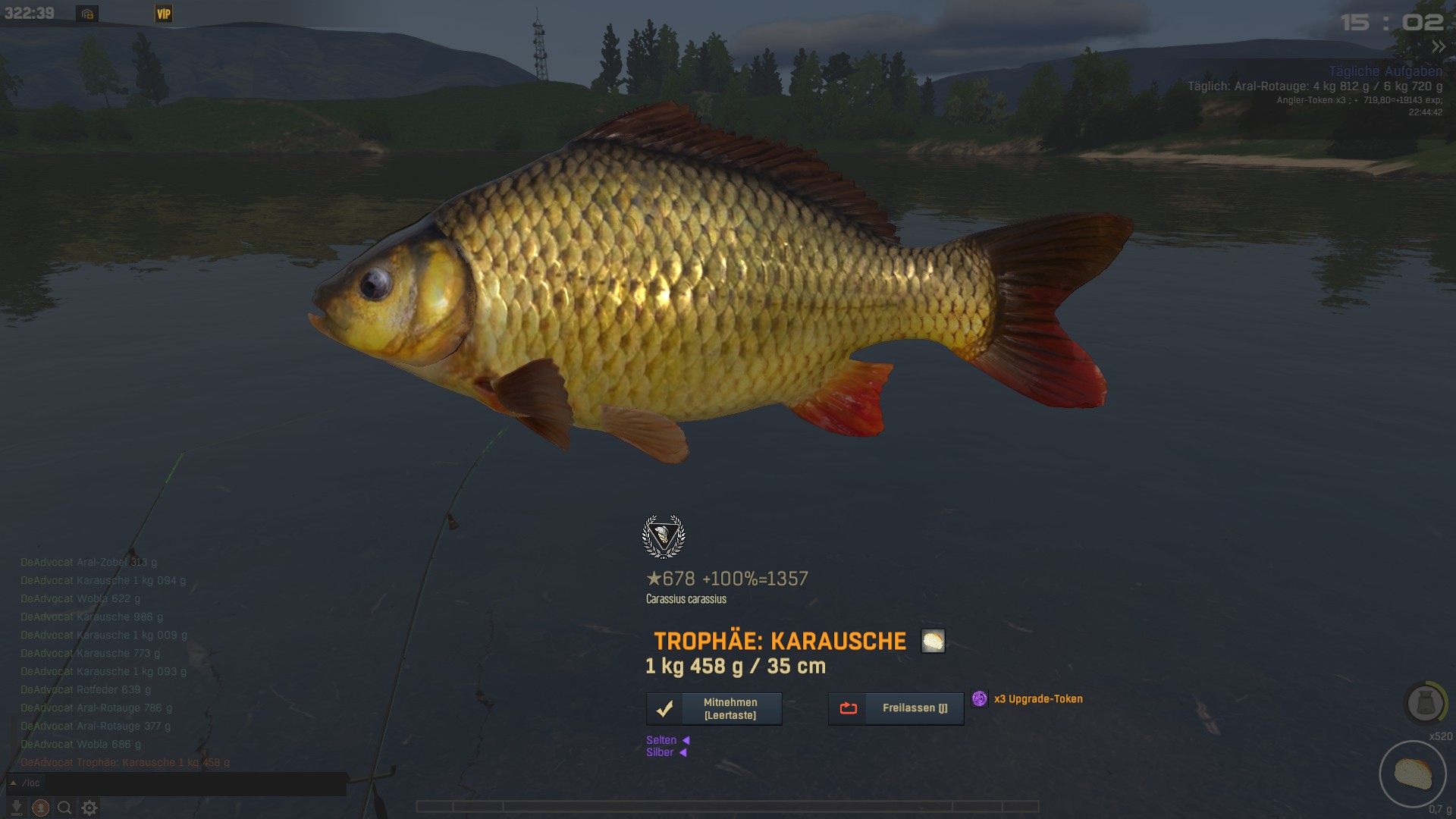Click the groundbait jar icon with green ring
The width and height of the screenshot is (1456, 819).
(1425, 703)
